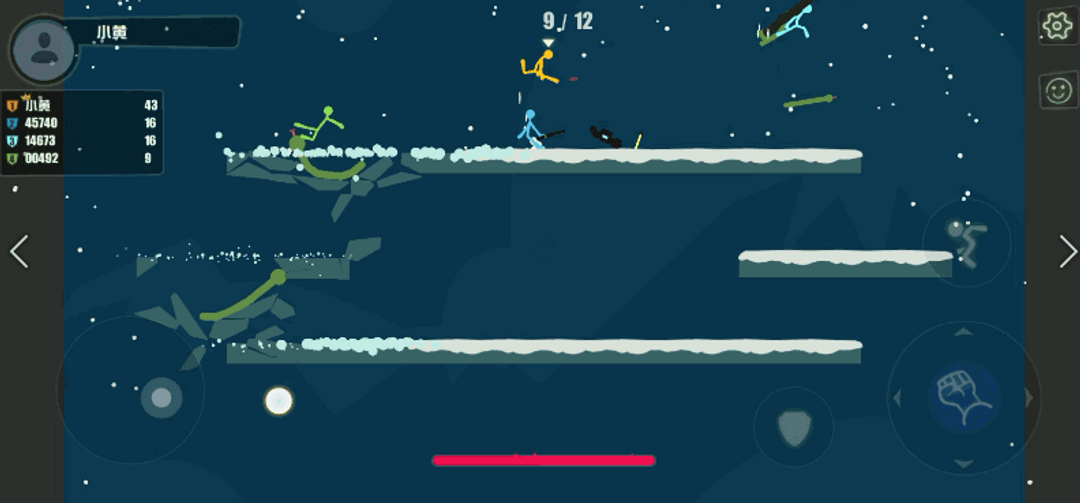The image size is (1080, 503).
Task: Open the gear settings menu
Action: tap(1056, 26)
